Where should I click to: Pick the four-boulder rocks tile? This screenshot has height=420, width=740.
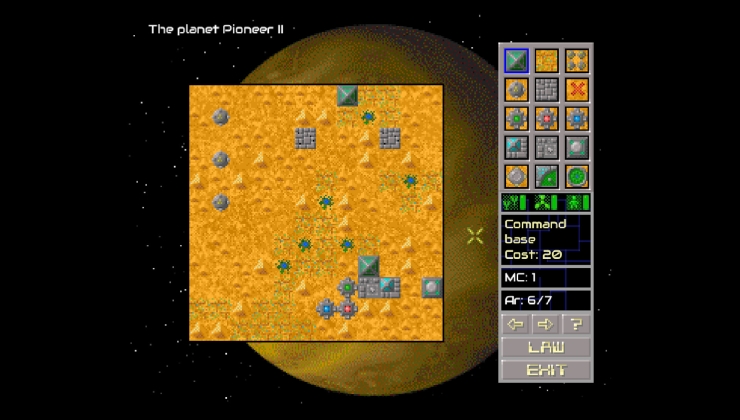576,61
